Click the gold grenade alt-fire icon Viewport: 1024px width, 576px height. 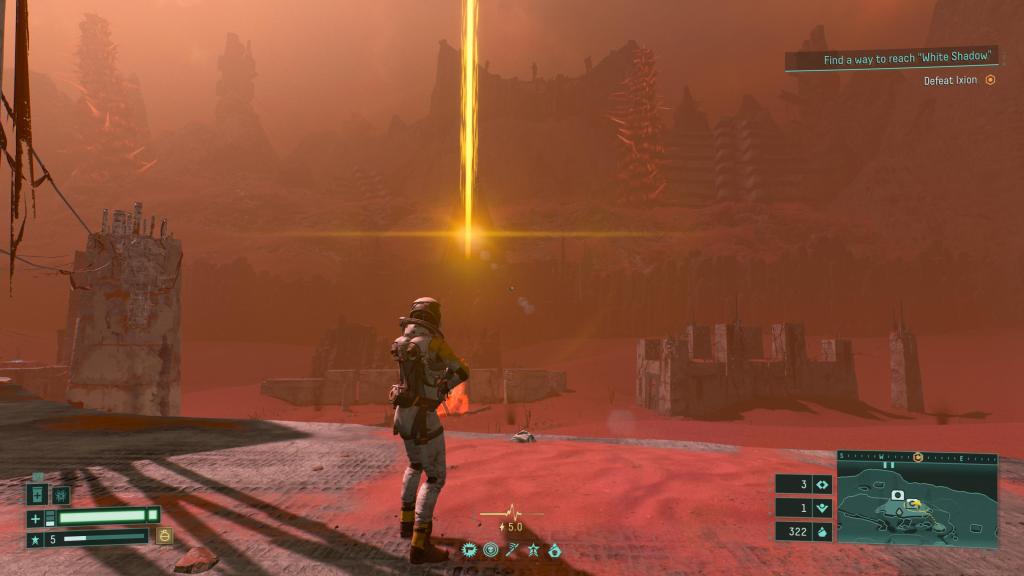164,536
